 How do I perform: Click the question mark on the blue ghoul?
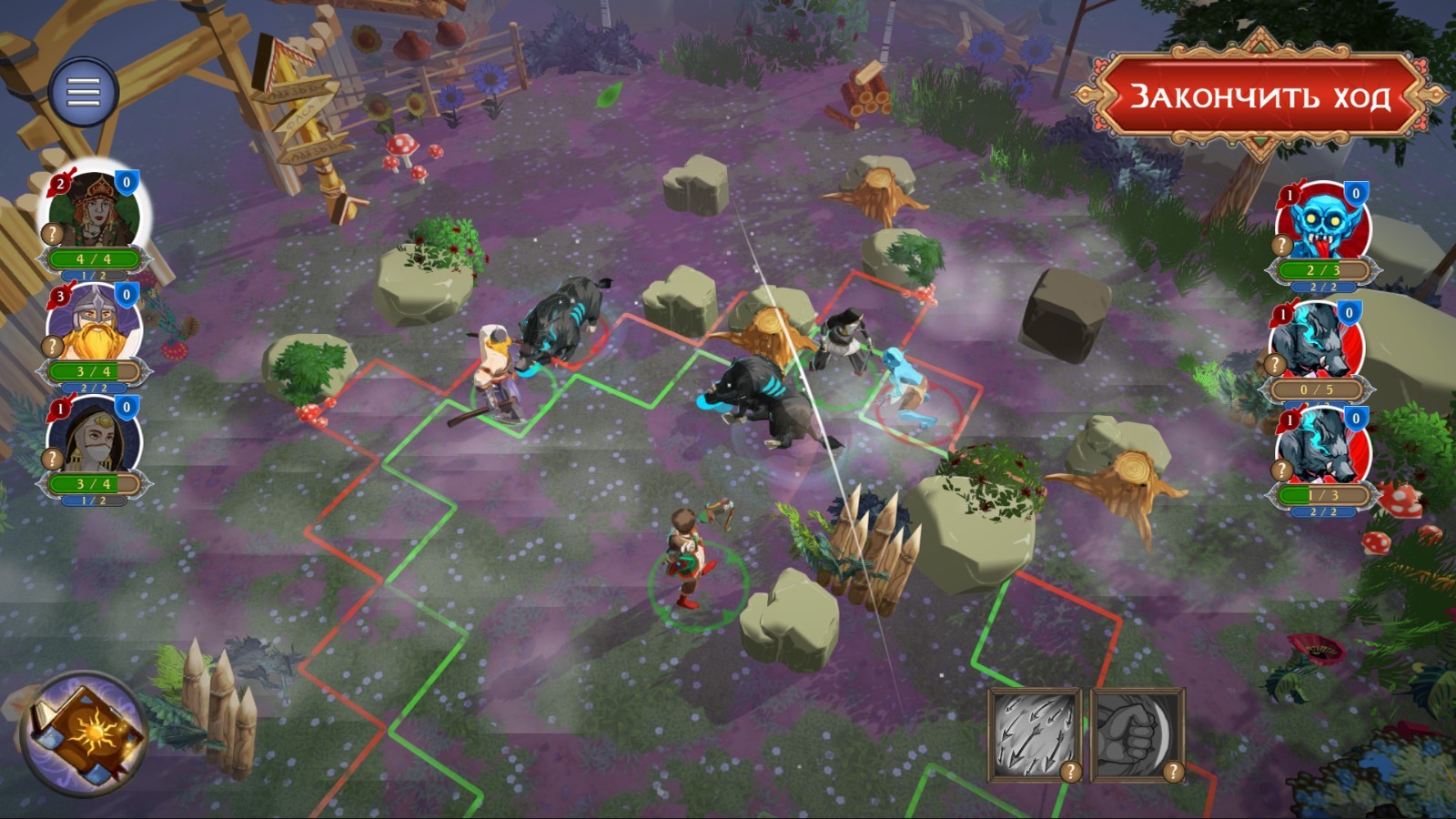coord(1282,245)
